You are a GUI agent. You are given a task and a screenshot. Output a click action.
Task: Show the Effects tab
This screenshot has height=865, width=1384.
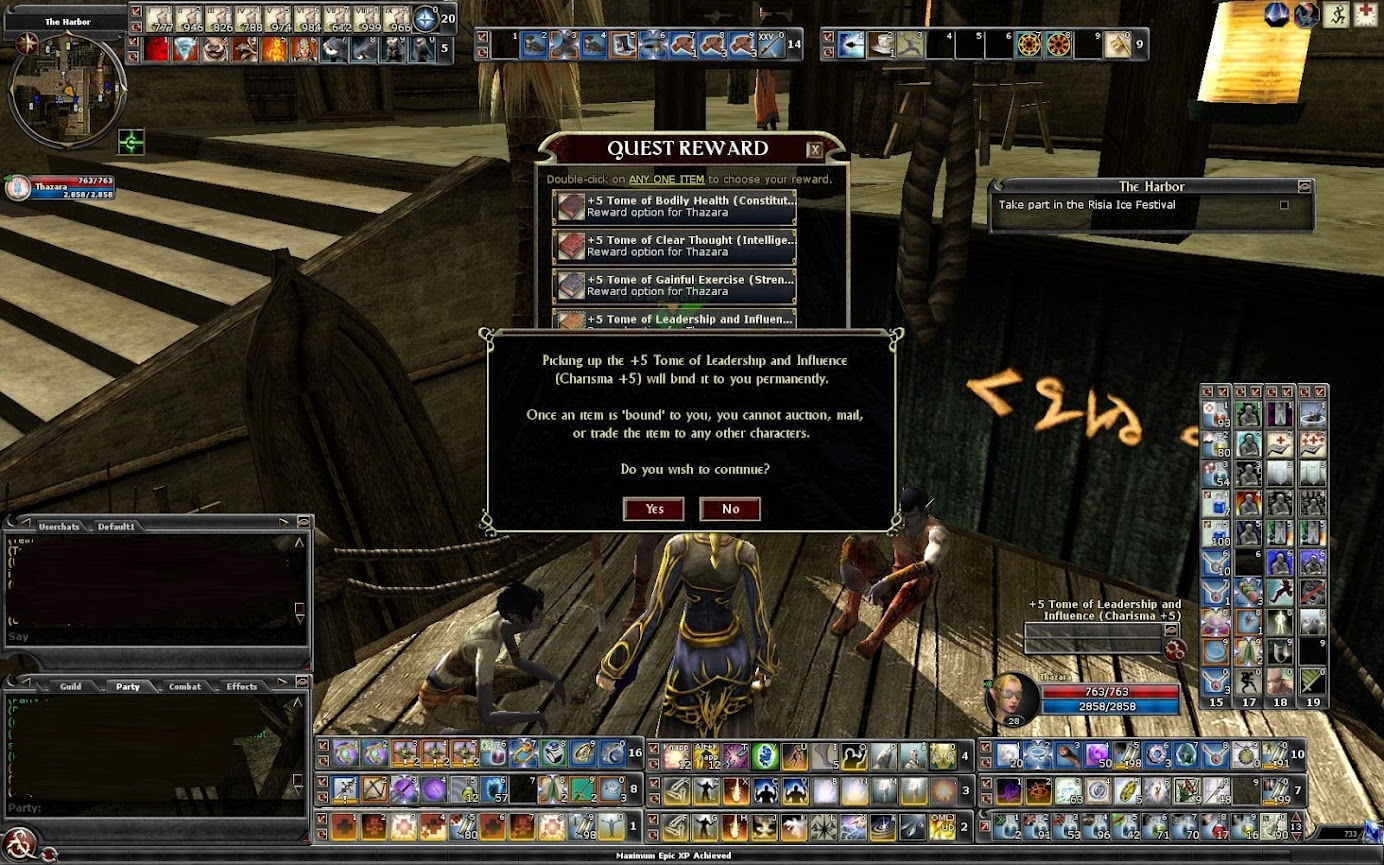point(241,687)
